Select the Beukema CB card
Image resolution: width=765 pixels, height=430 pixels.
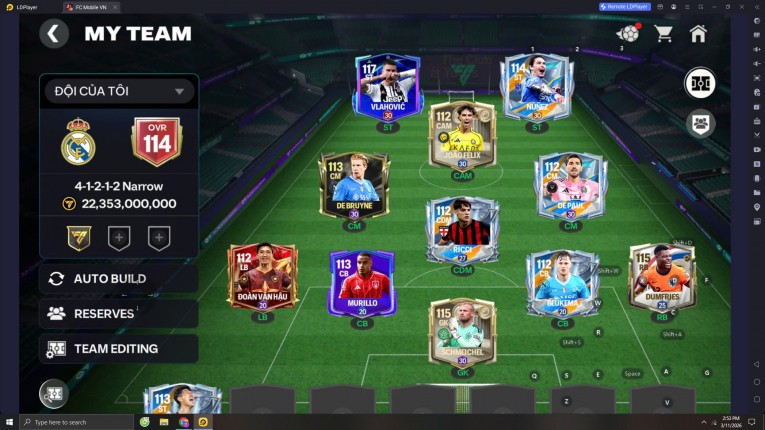coord(562,281)
